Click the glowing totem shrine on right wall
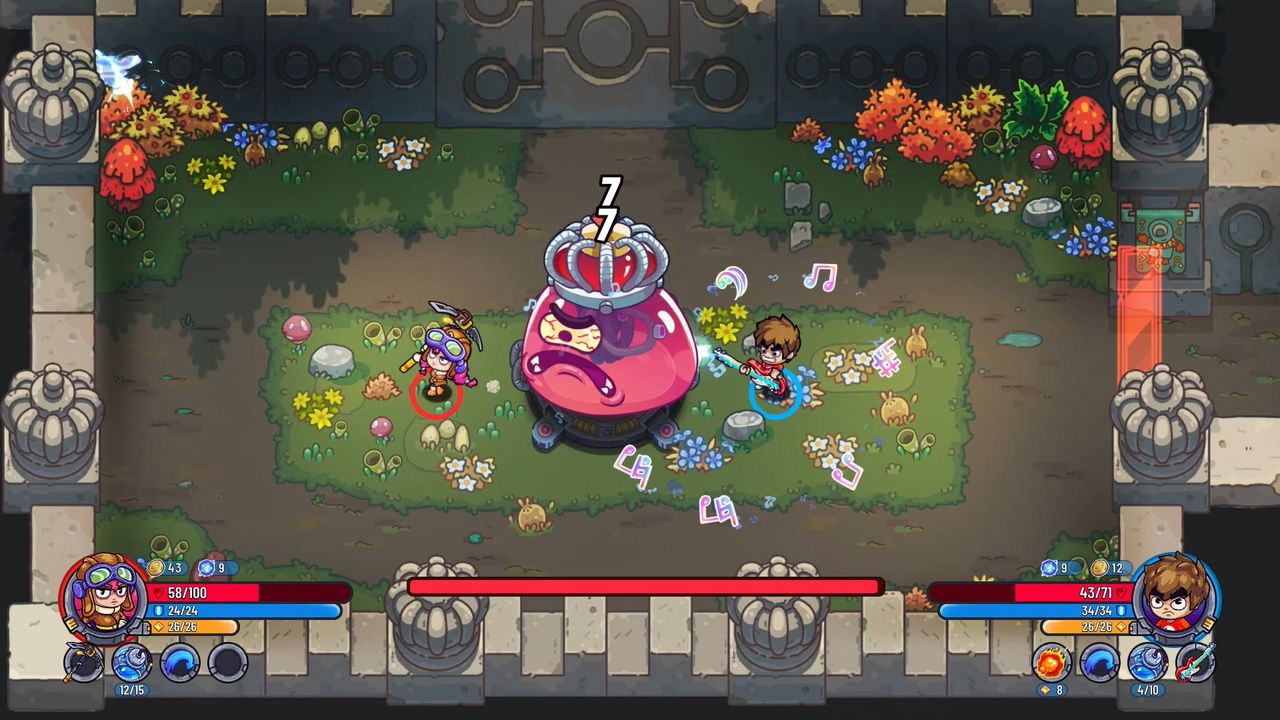 click(1162, 245)
